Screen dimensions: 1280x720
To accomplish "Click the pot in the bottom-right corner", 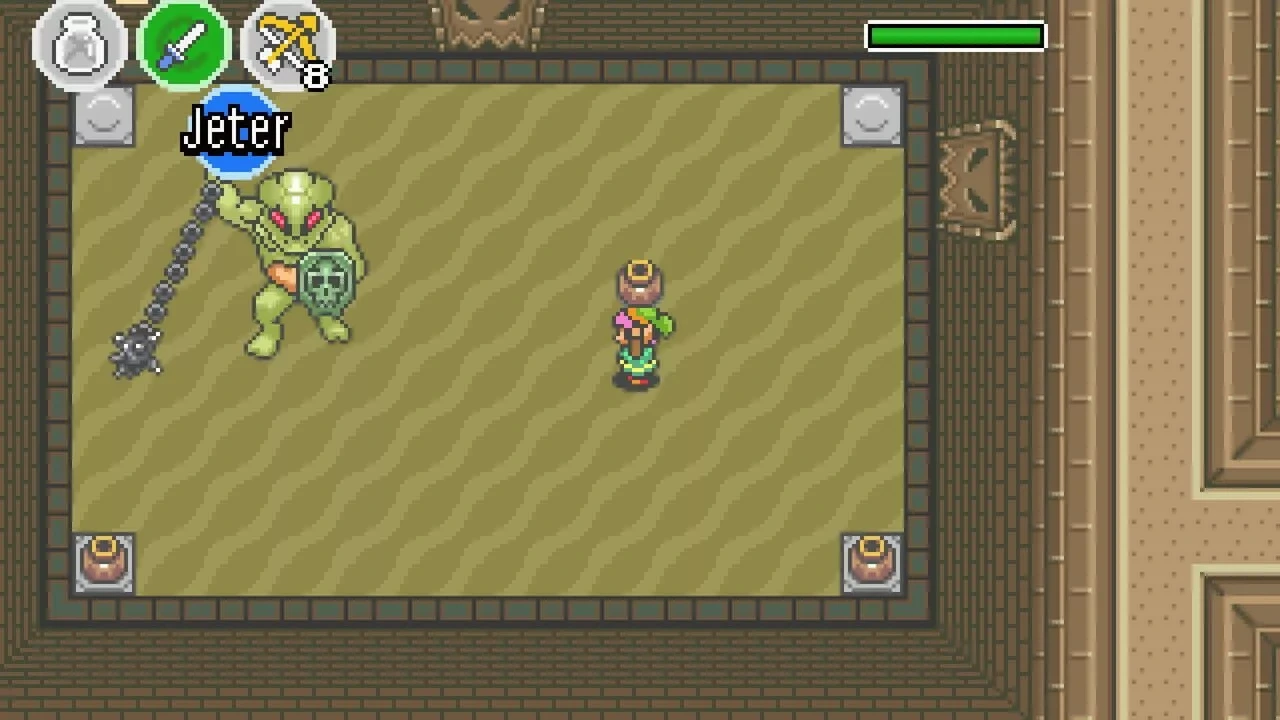I will (x=870, y=562).
